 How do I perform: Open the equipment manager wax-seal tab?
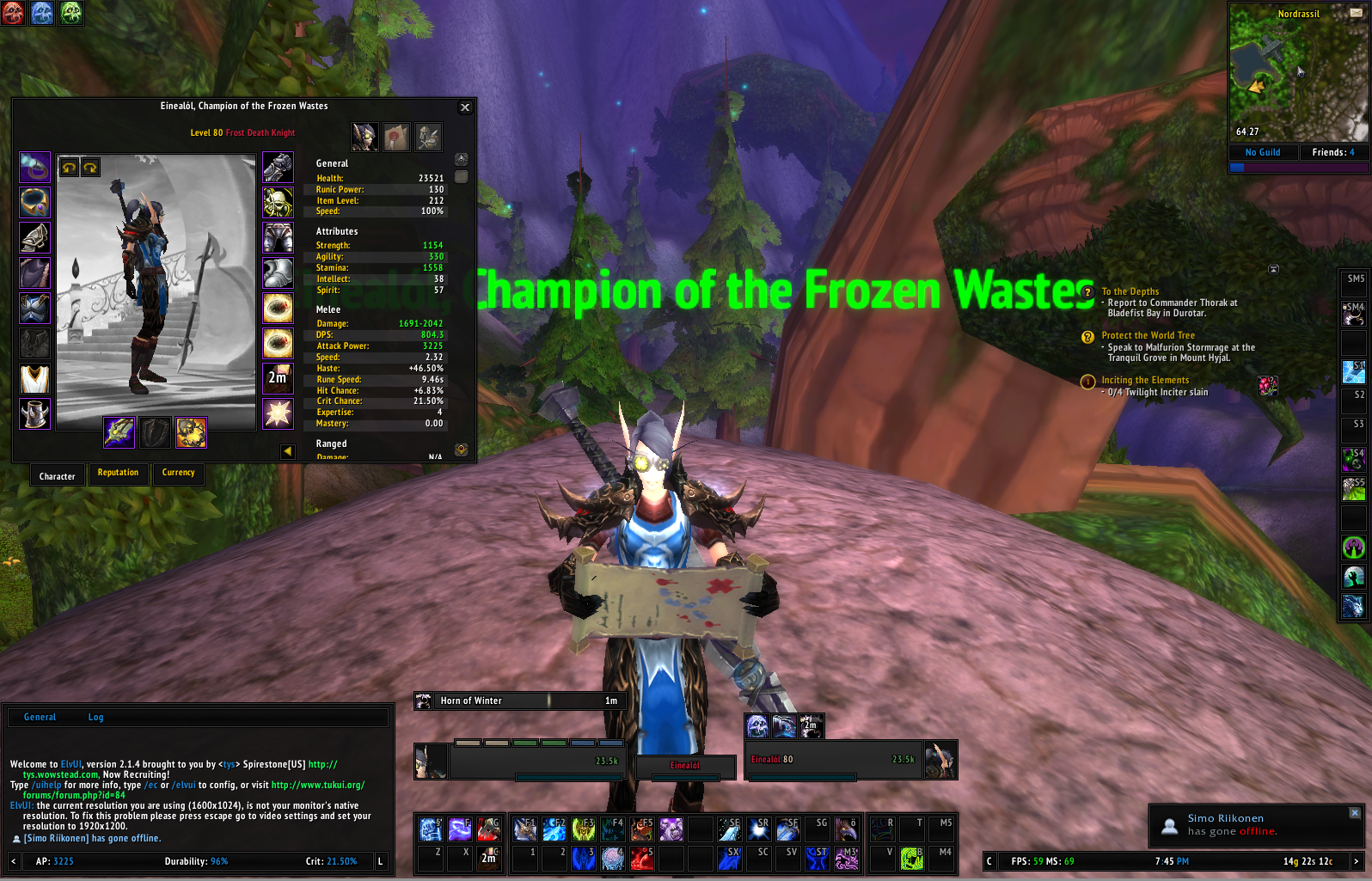click(x=396, y=137)
